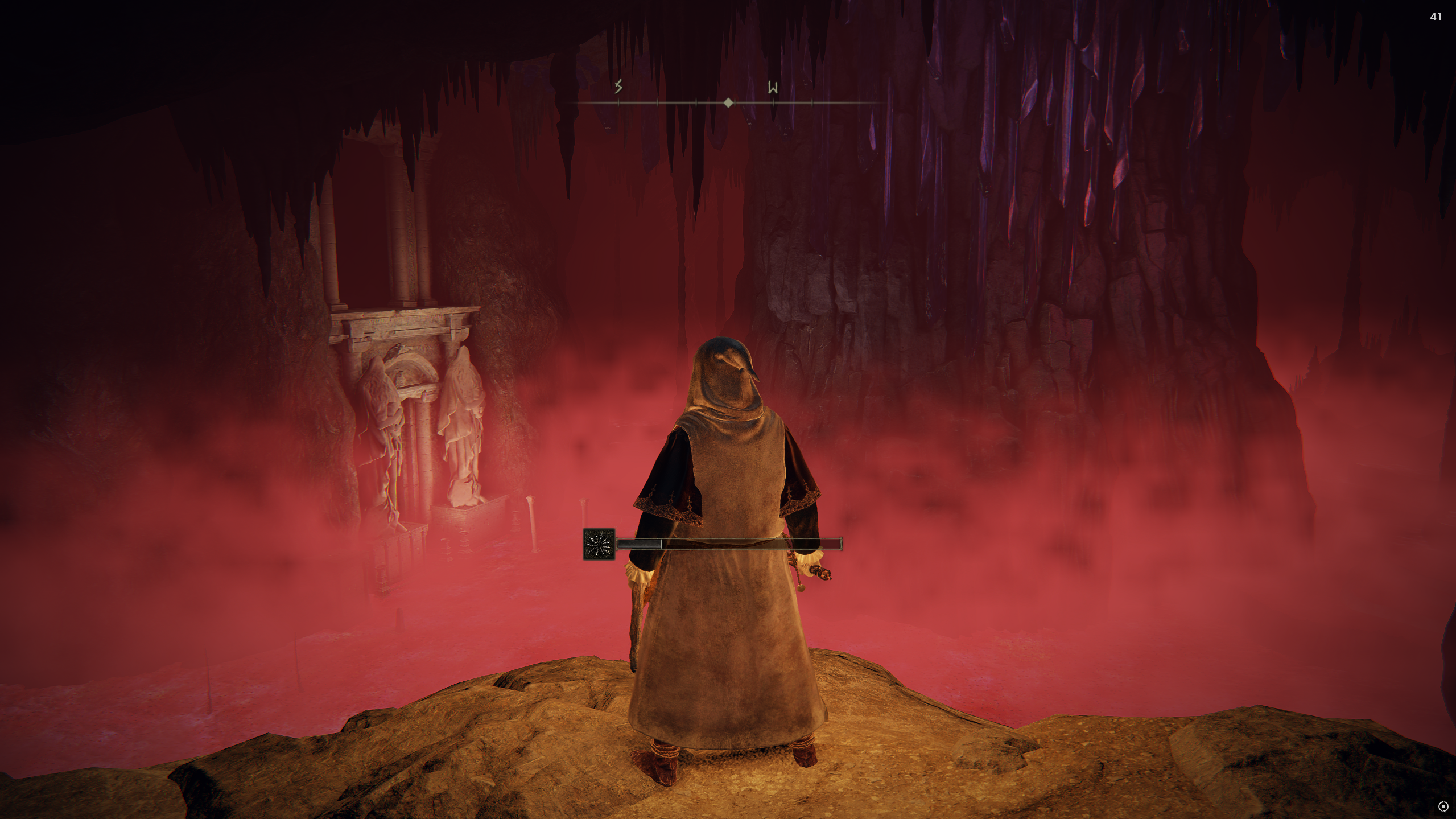Click the compass bar showing S and W
Image resolution: width=1456 pixels, height=819 pixels.
pyautogui.click(x=728, y=102)
